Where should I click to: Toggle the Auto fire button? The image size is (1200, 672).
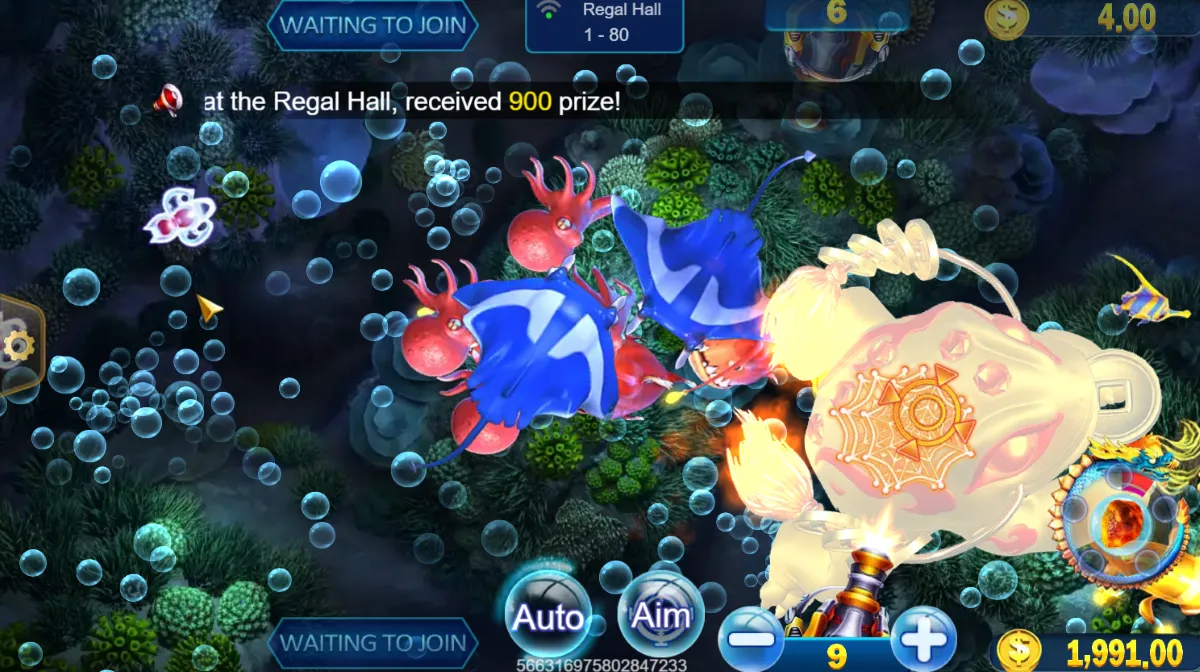tap(547, 615)
